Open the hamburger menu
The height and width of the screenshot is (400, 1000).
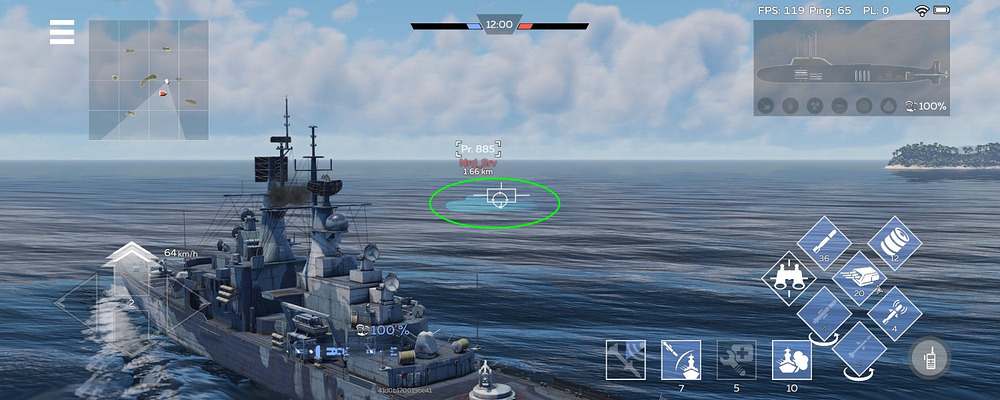[62, 33]
